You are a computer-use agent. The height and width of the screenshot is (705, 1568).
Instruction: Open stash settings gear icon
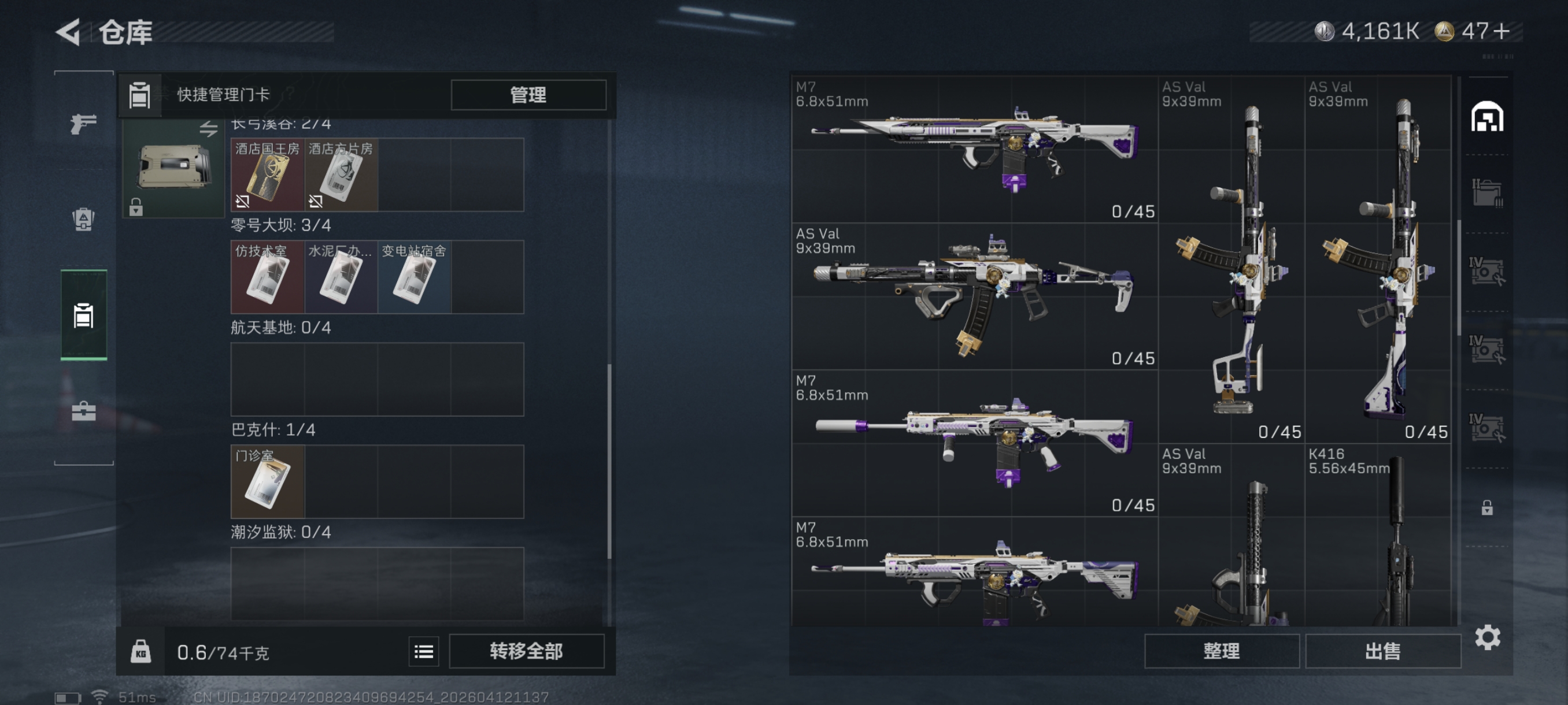[1487, 637]
